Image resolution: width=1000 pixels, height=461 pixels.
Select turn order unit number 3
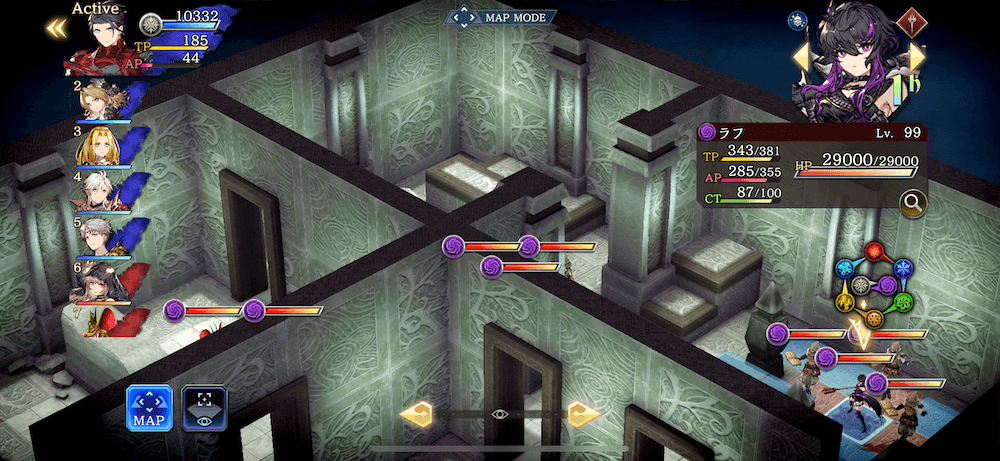[x=100, y=146]
